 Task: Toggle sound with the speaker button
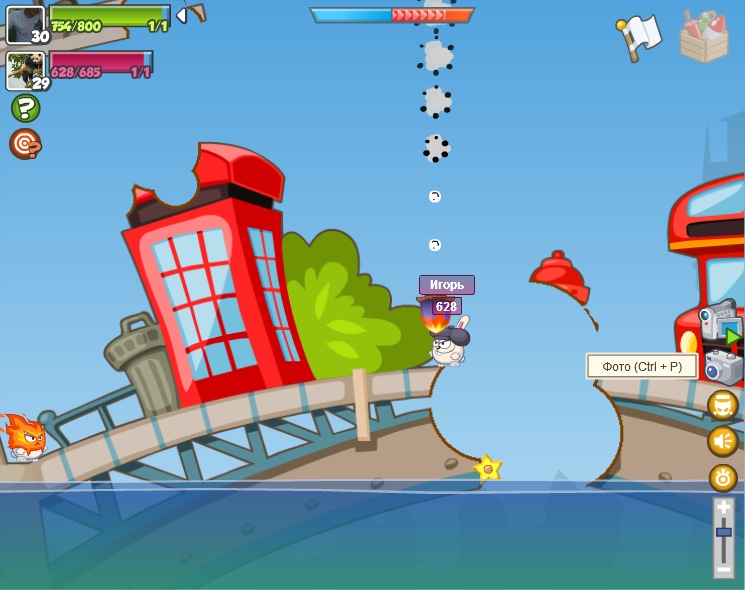tap(723, 441)
